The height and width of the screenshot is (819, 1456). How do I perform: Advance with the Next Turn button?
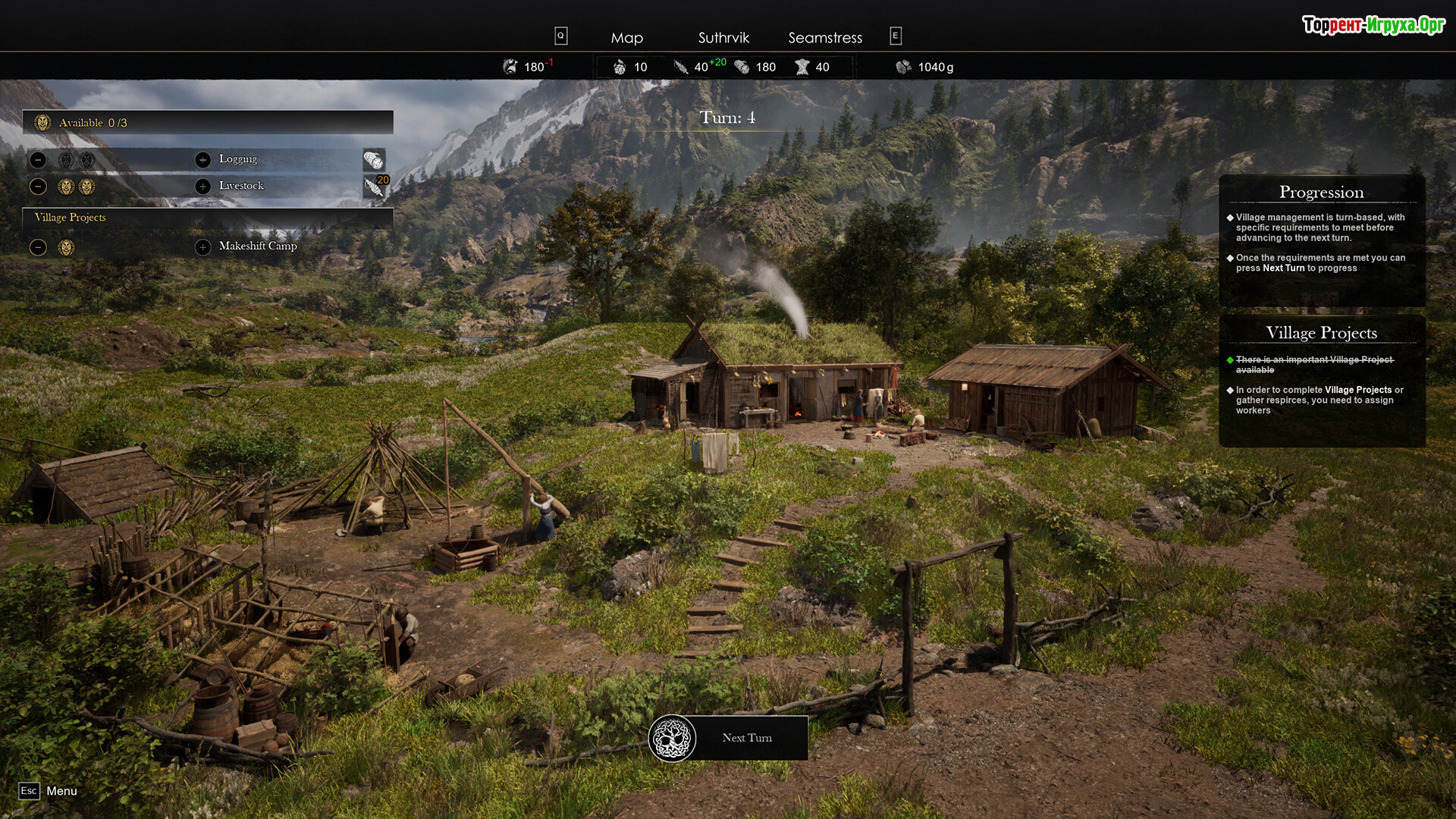[x=730, y=738]
